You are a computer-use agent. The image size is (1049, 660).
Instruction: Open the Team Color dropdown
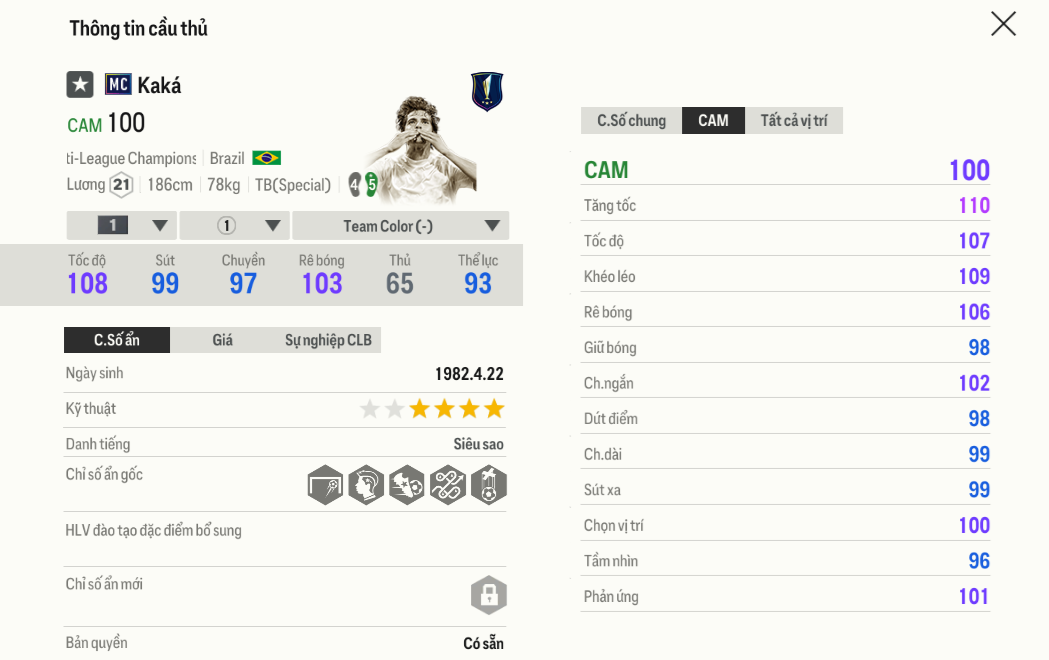pos(400,226)
